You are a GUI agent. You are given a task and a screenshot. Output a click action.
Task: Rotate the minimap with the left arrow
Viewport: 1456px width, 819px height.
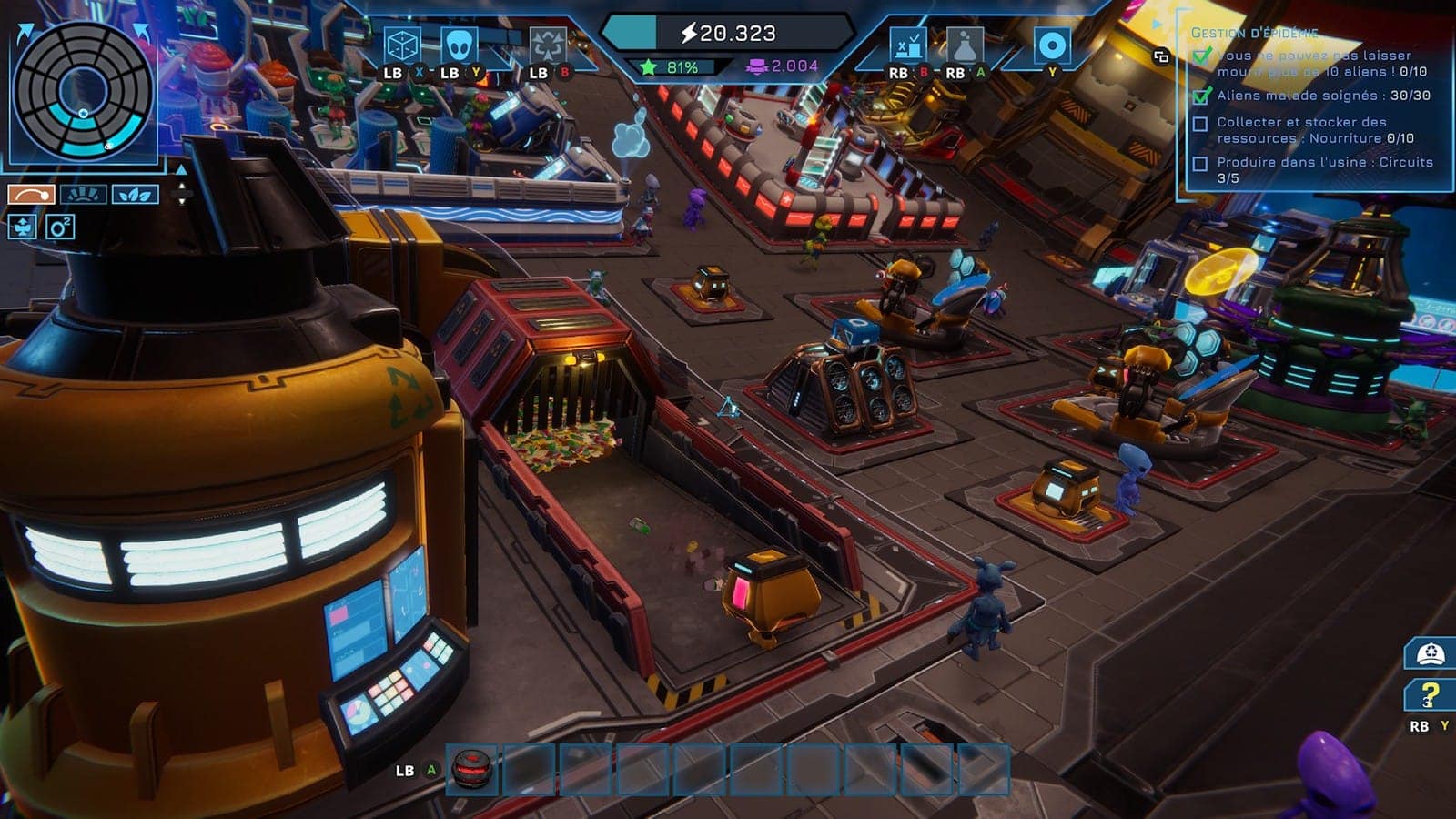[x=25, y=34]
